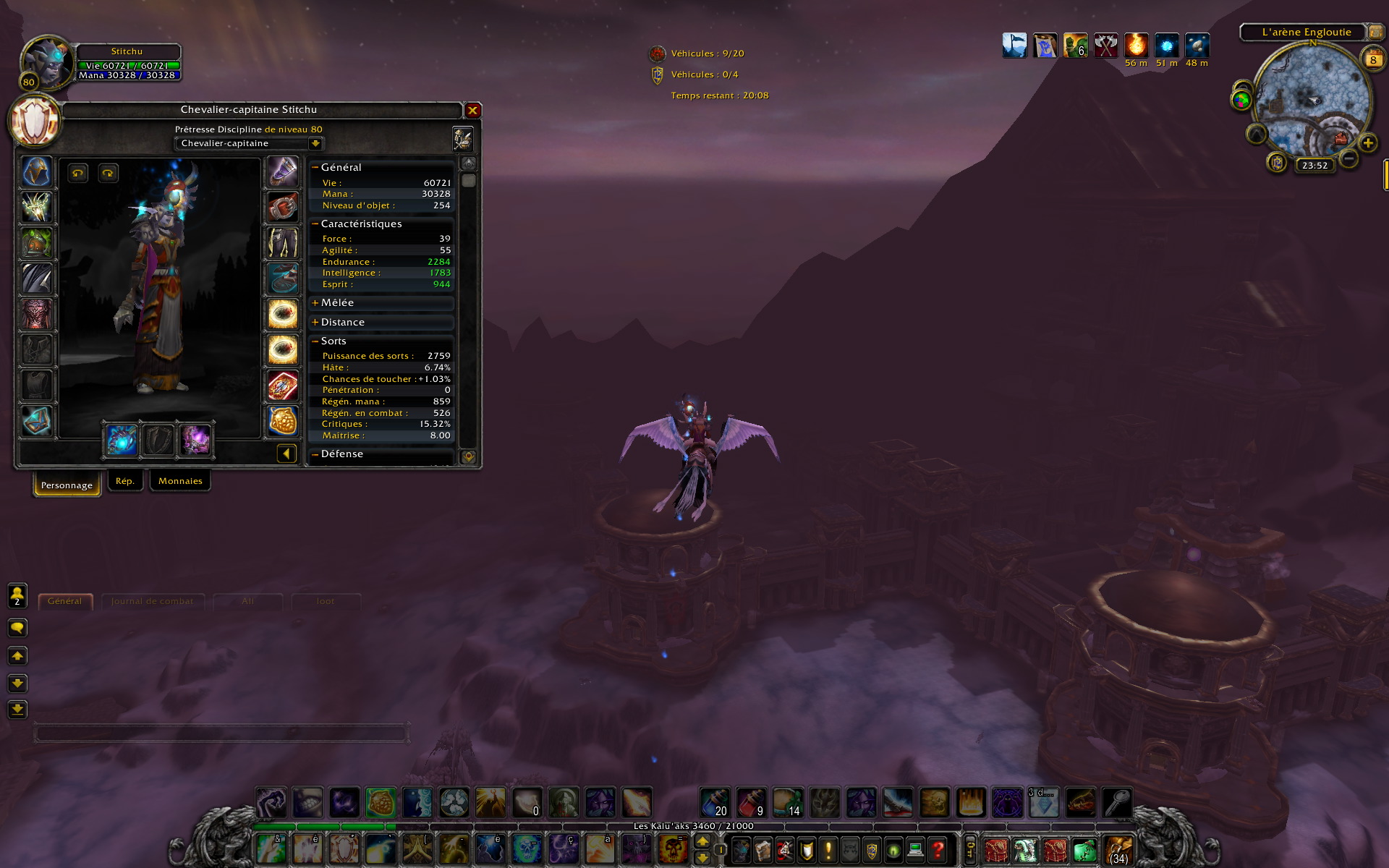Switch to Journal de combat chat tab

click(x=152, y=601)
